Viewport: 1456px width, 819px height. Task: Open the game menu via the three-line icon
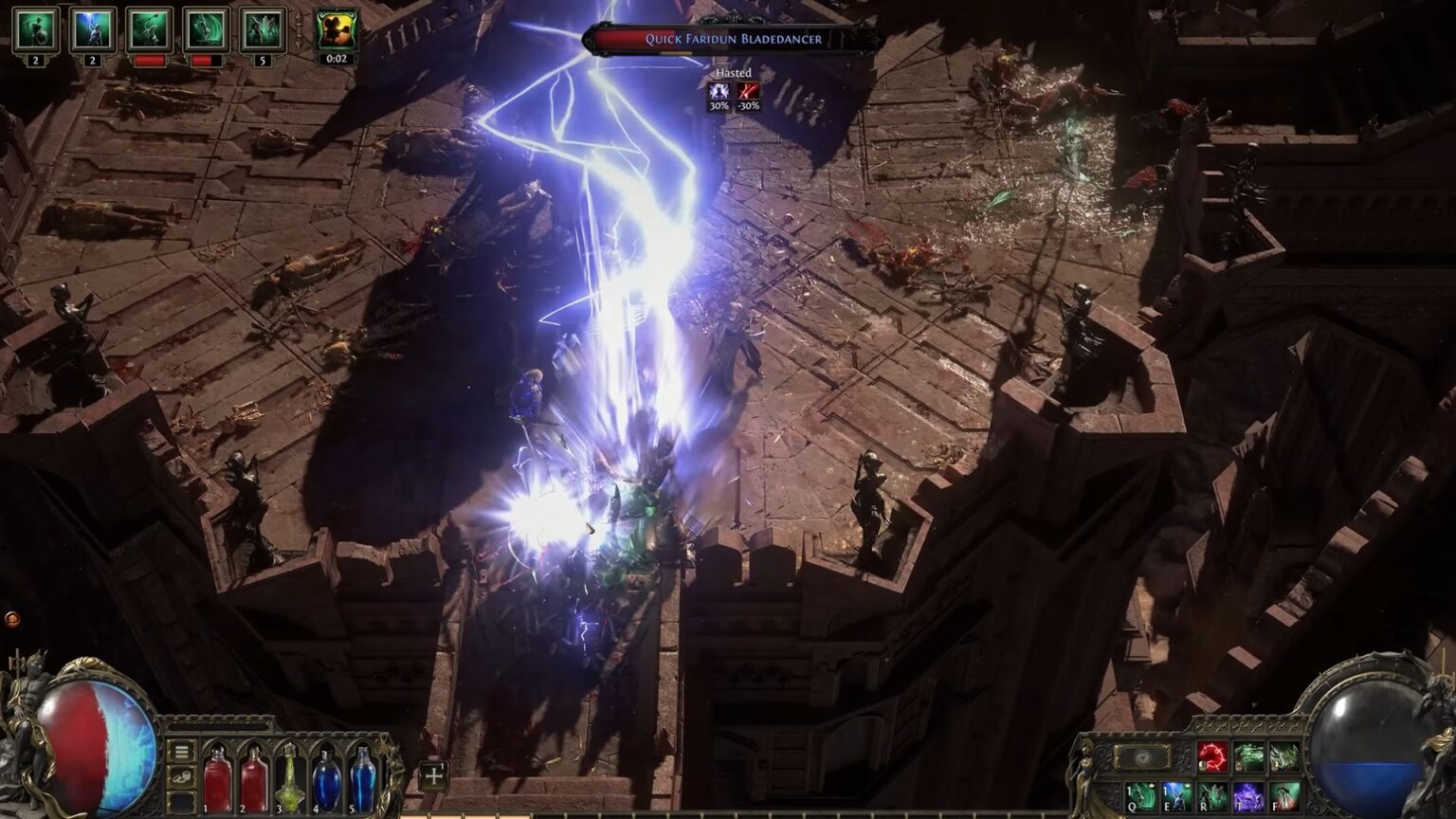181,751
